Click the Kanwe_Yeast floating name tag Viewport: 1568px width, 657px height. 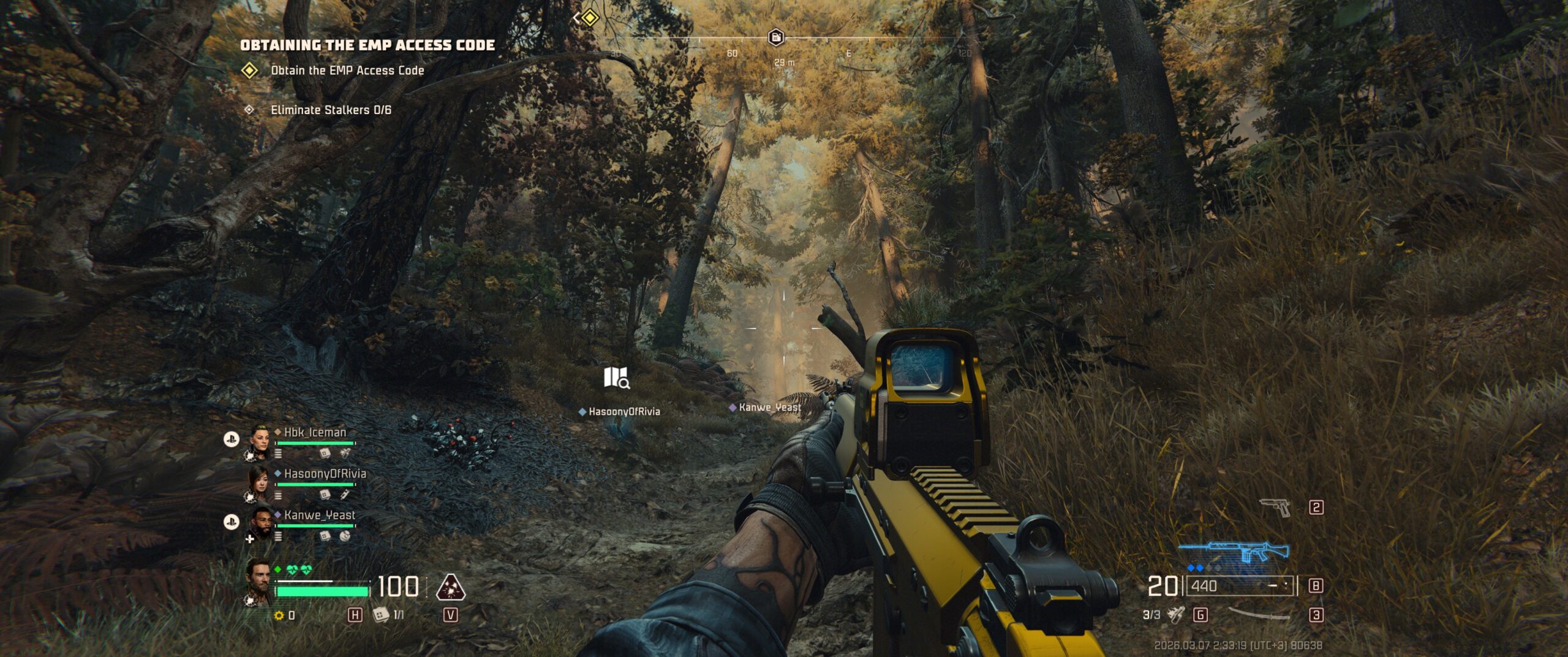[x=769, y=407]
